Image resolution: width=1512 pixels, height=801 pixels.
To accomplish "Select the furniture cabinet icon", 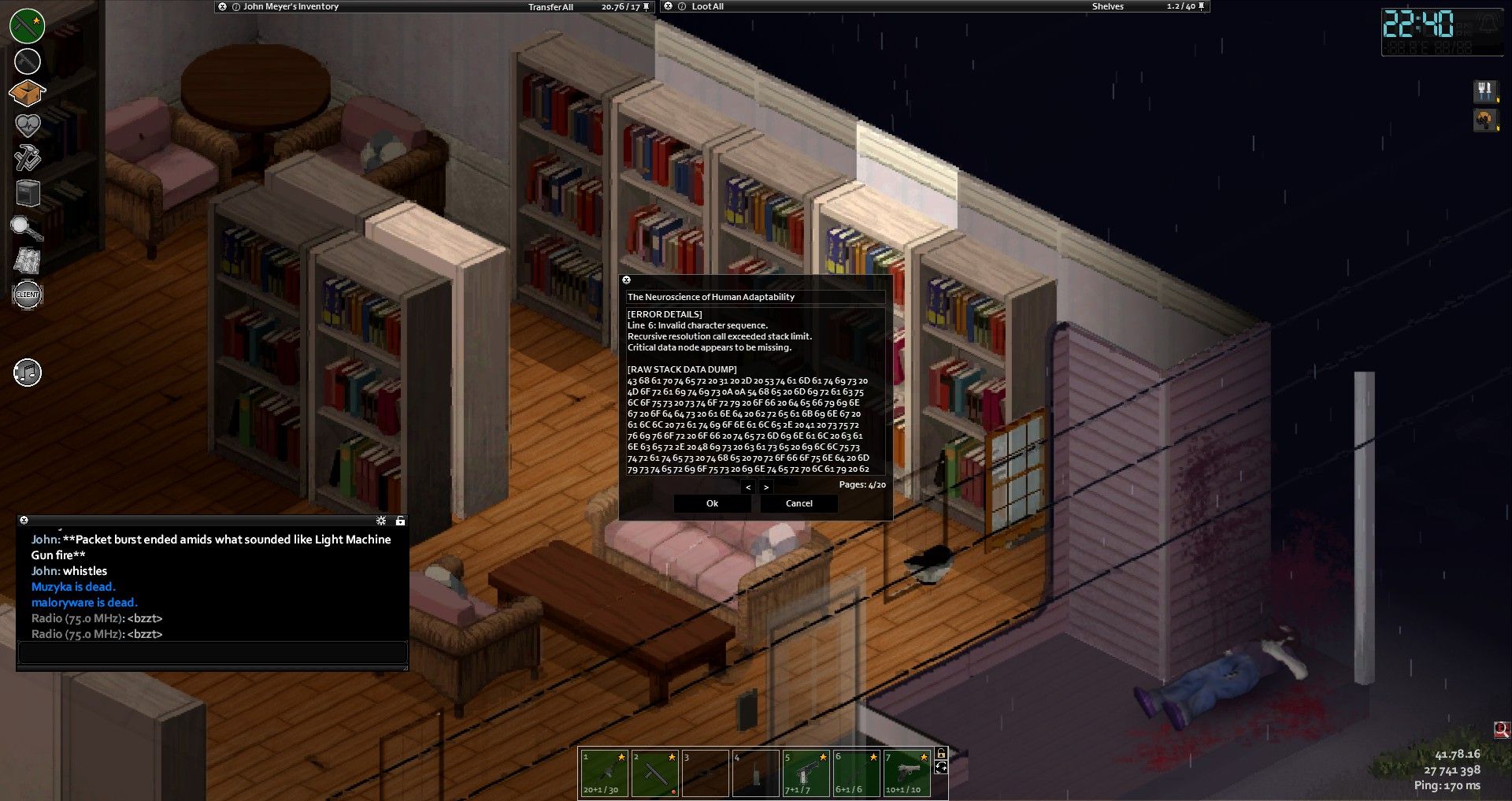I will [28, 192].
